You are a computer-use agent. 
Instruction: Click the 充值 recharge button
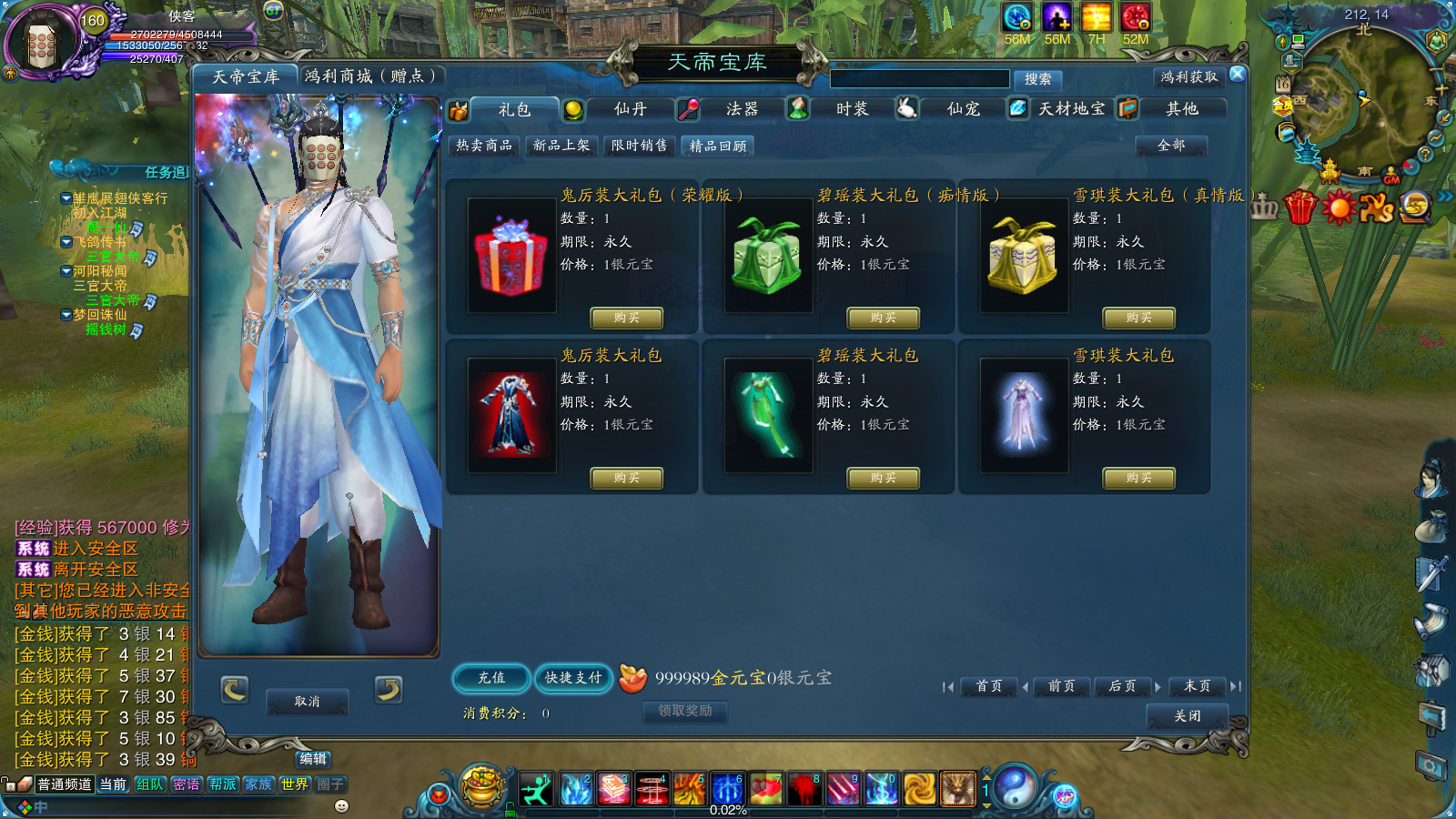(x=490, y=679)
